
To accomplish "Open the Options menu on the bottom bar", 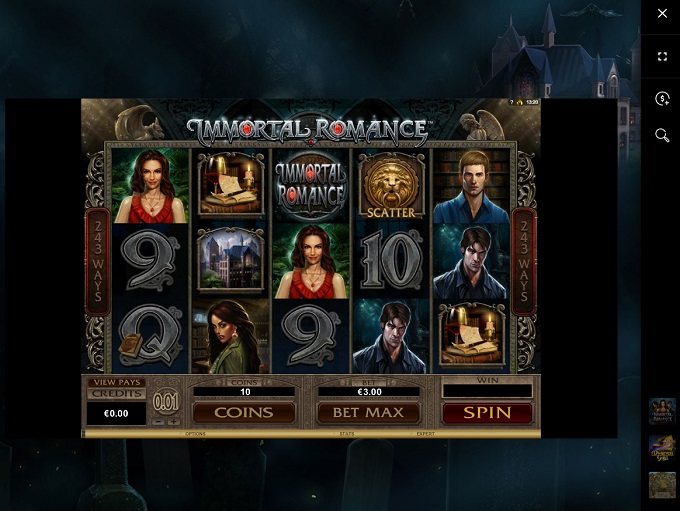I will pyautogui.click(x=195, y=434).
